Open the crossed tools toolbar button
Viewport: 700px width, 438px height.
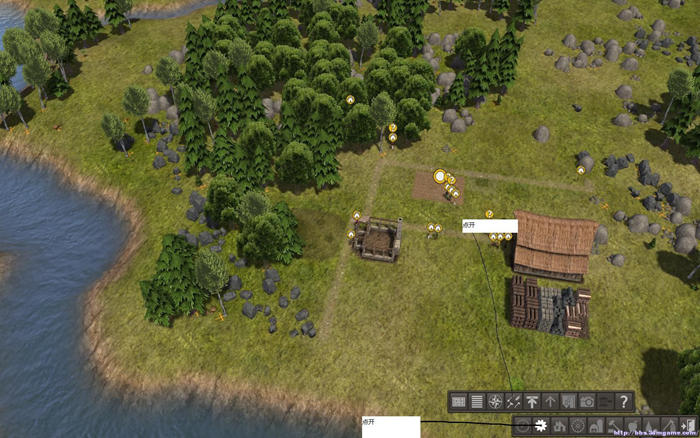514,401
